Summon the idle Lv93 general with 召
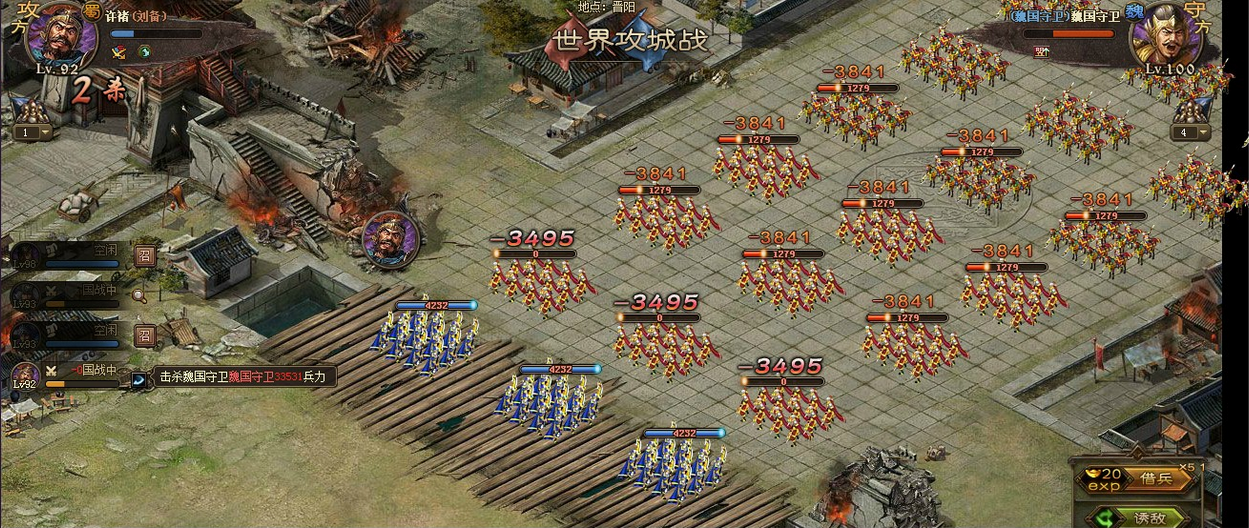Viewport: 1249px width, 528px height. click(x=145, y=335)
